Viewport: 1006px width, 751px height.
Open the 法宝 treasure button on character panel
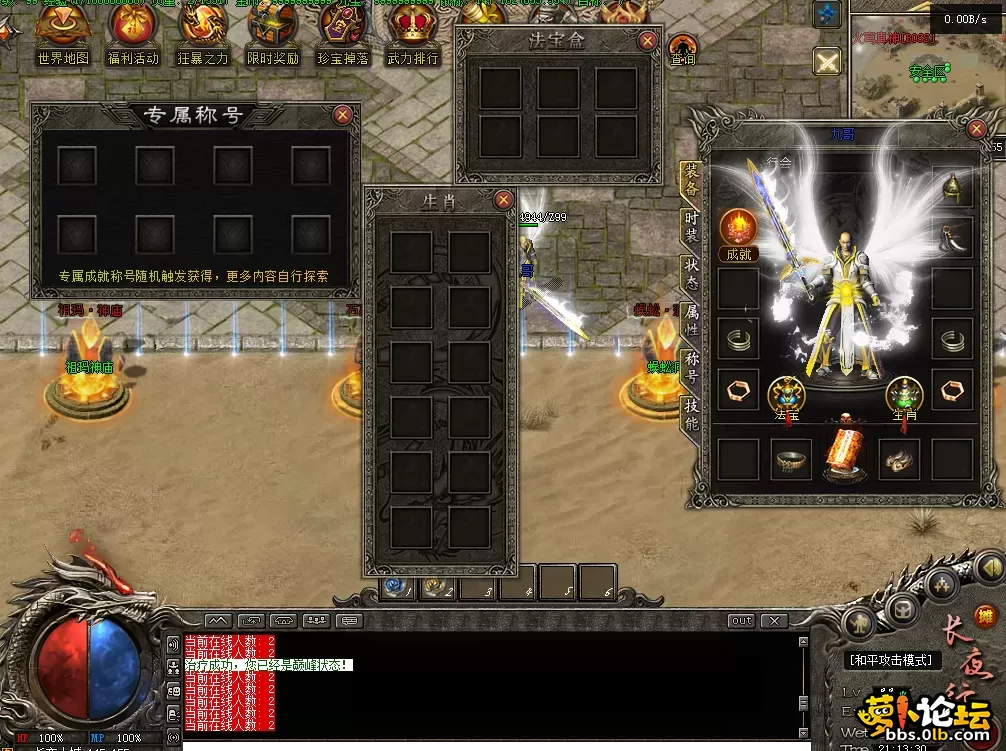(787, 397)
